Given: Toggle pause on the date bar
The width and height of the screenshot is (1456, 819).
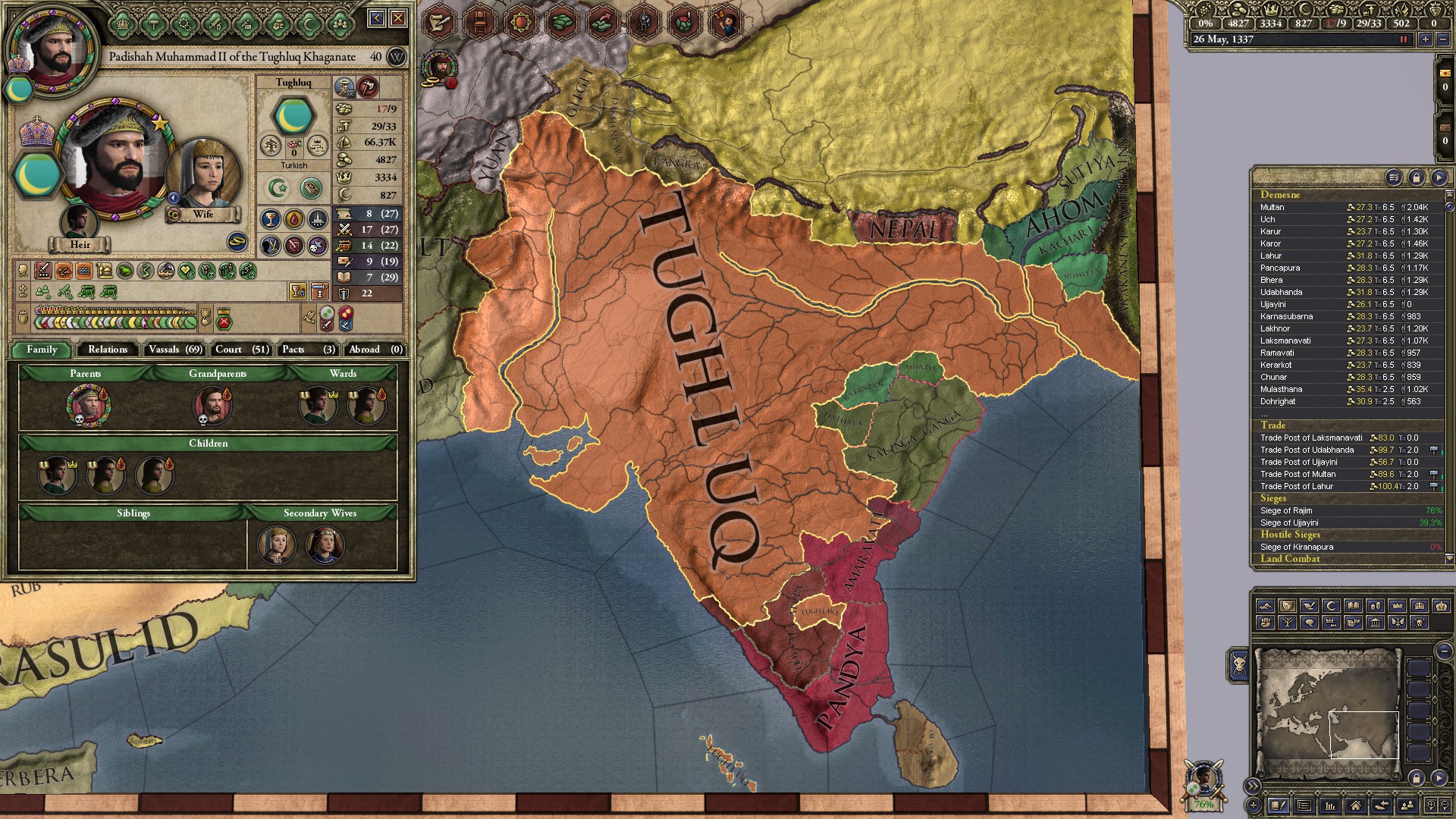Looking at the screenshot, I should tap(1404, 40).
